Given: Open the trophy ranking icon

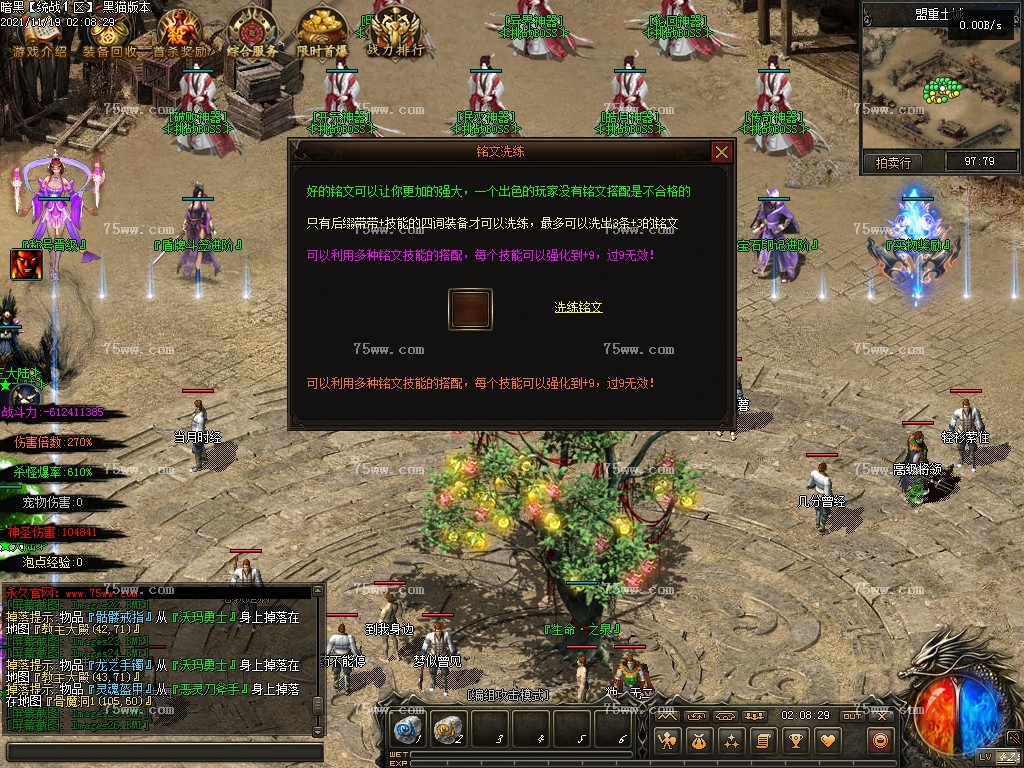Looking at the screenshot, I should [796, 741].
